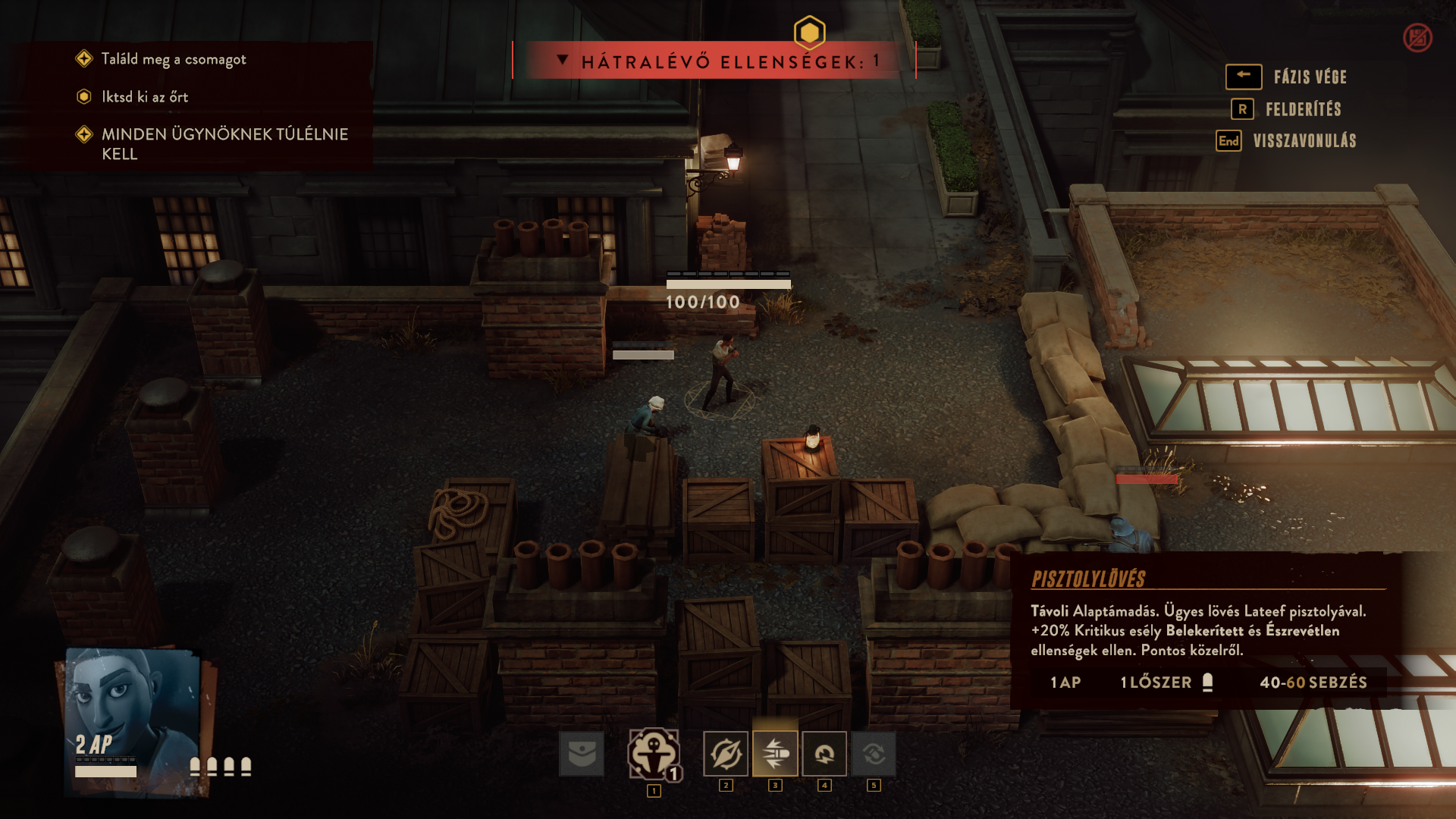Viewport: 1456px width, 819px height.
Task: Activate the lightning circle ability icon
Action: [824, 754]
